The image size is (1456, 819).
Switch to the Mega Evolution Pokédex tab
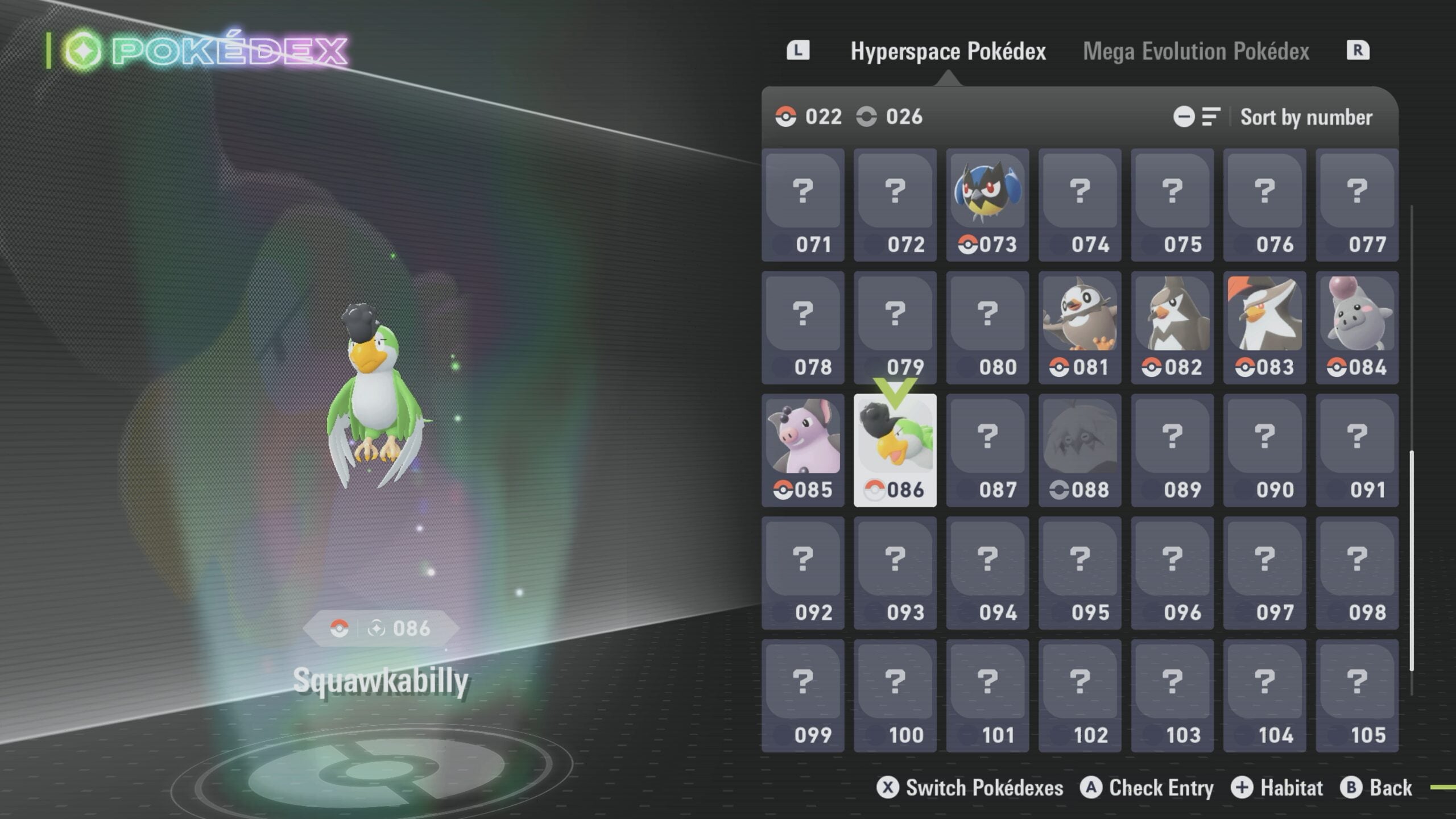pos(1196,51)
